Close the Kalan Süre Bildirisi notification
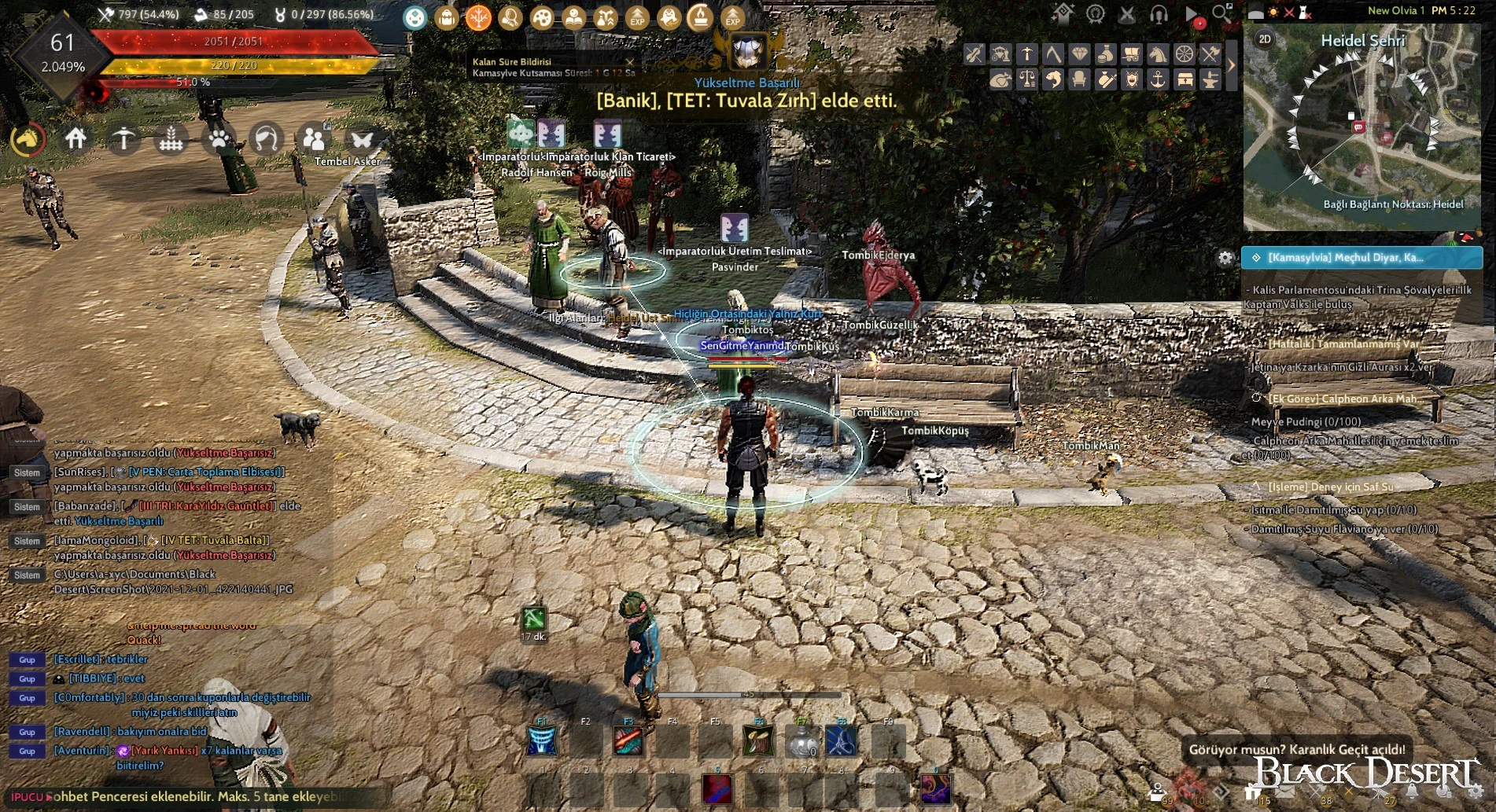 point(629,61)
